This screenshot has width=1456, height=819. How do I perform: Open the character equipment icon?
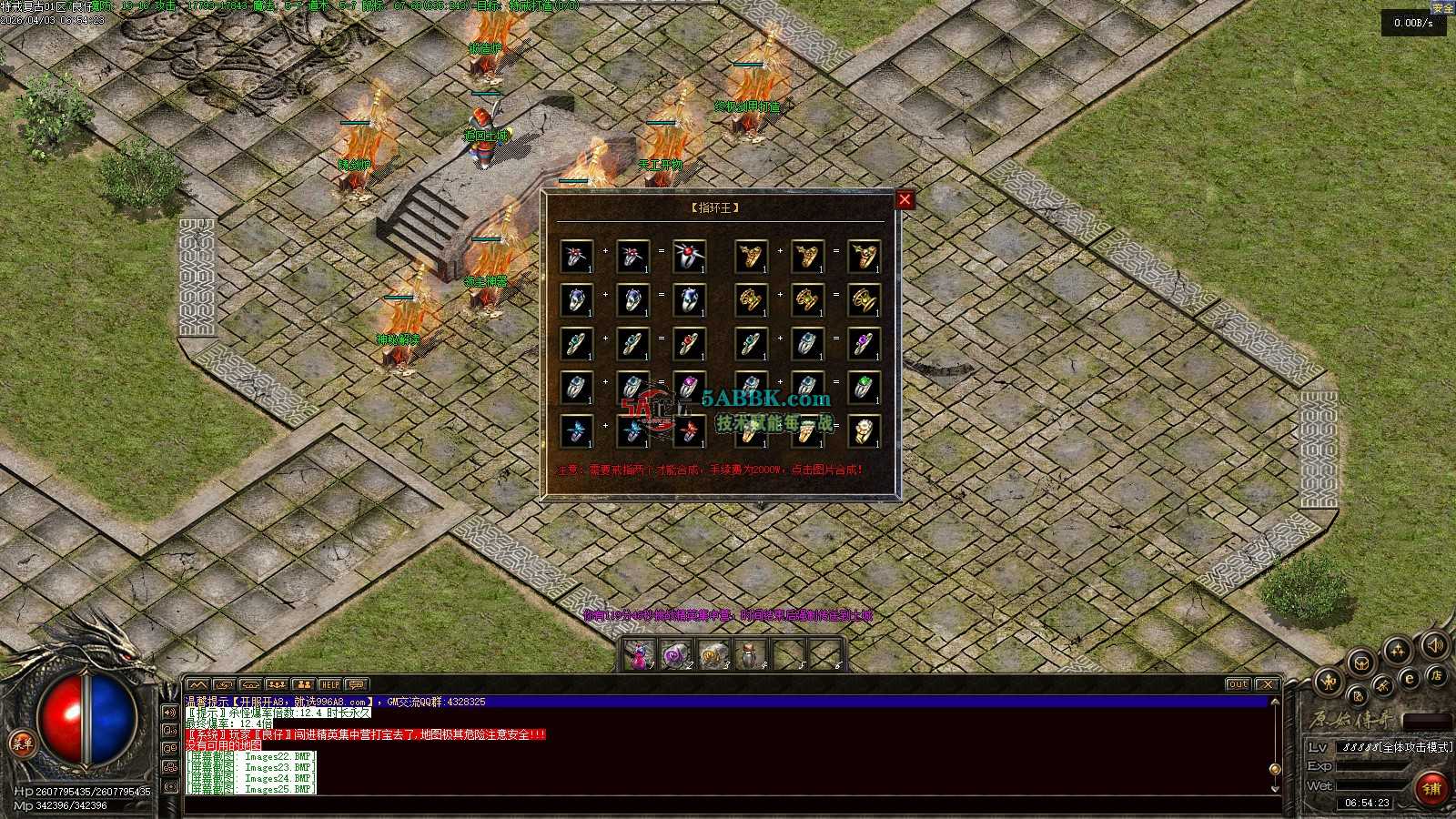pos(1330,681)
